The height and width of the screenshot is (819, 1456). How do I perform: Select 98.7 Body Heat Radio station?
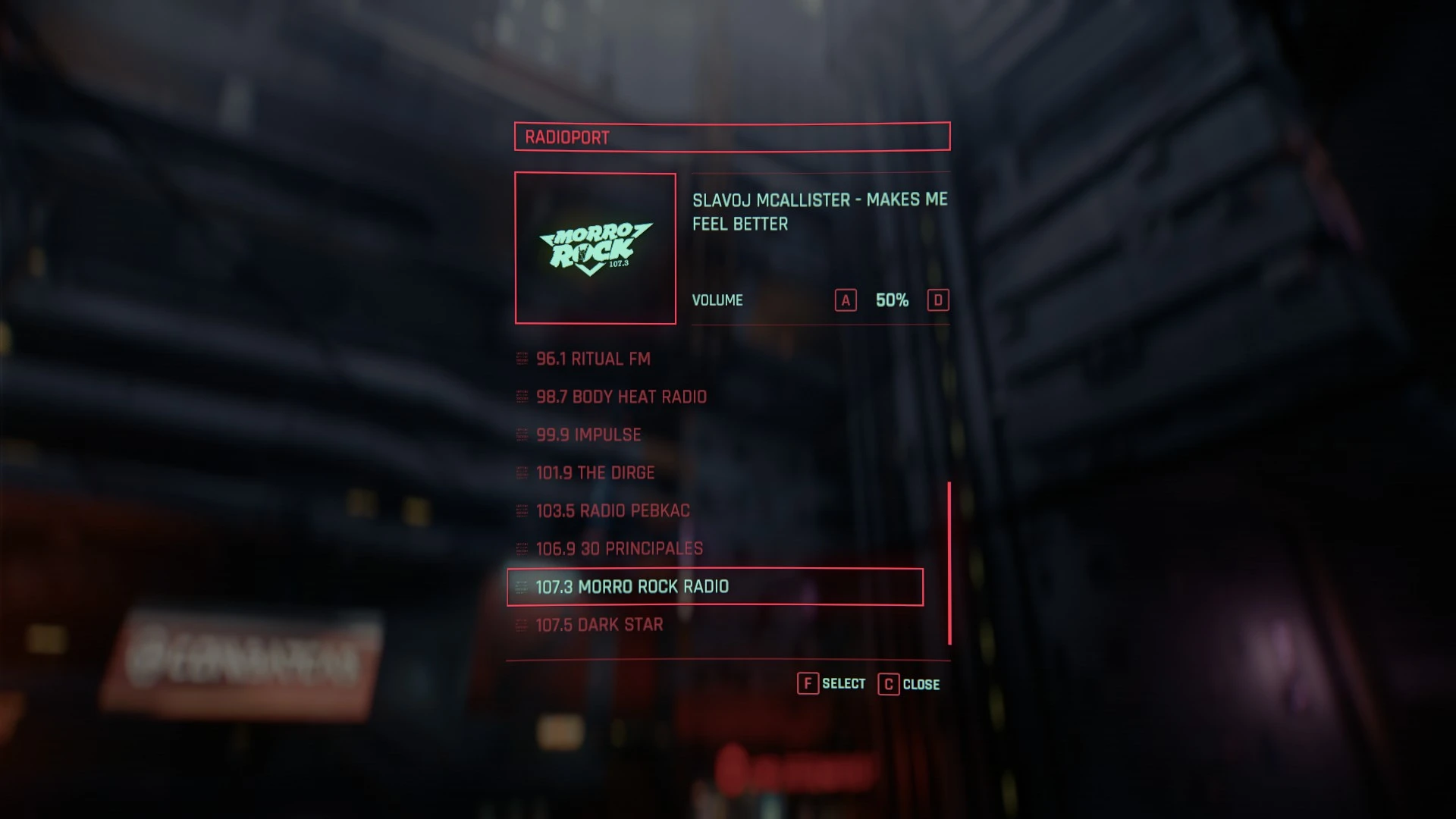pos(621,397)
